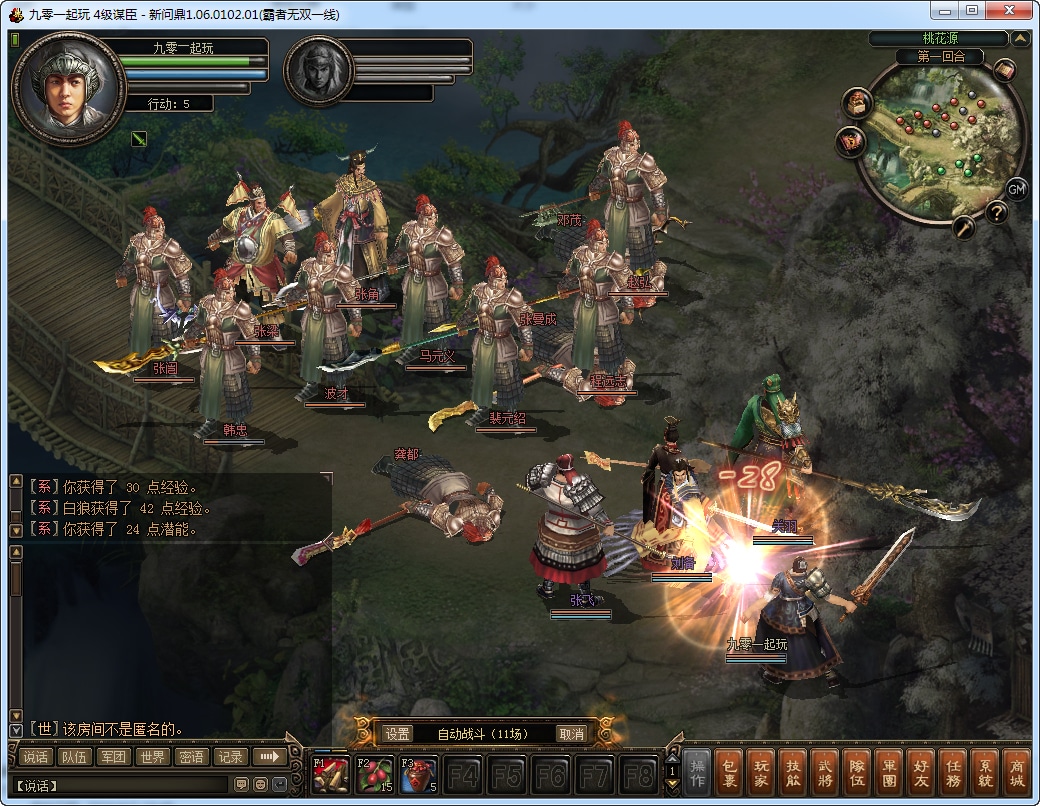Switch chat to the whisper channel (密语)
This screenshot has width=1040, height=806.
(190, 757)
